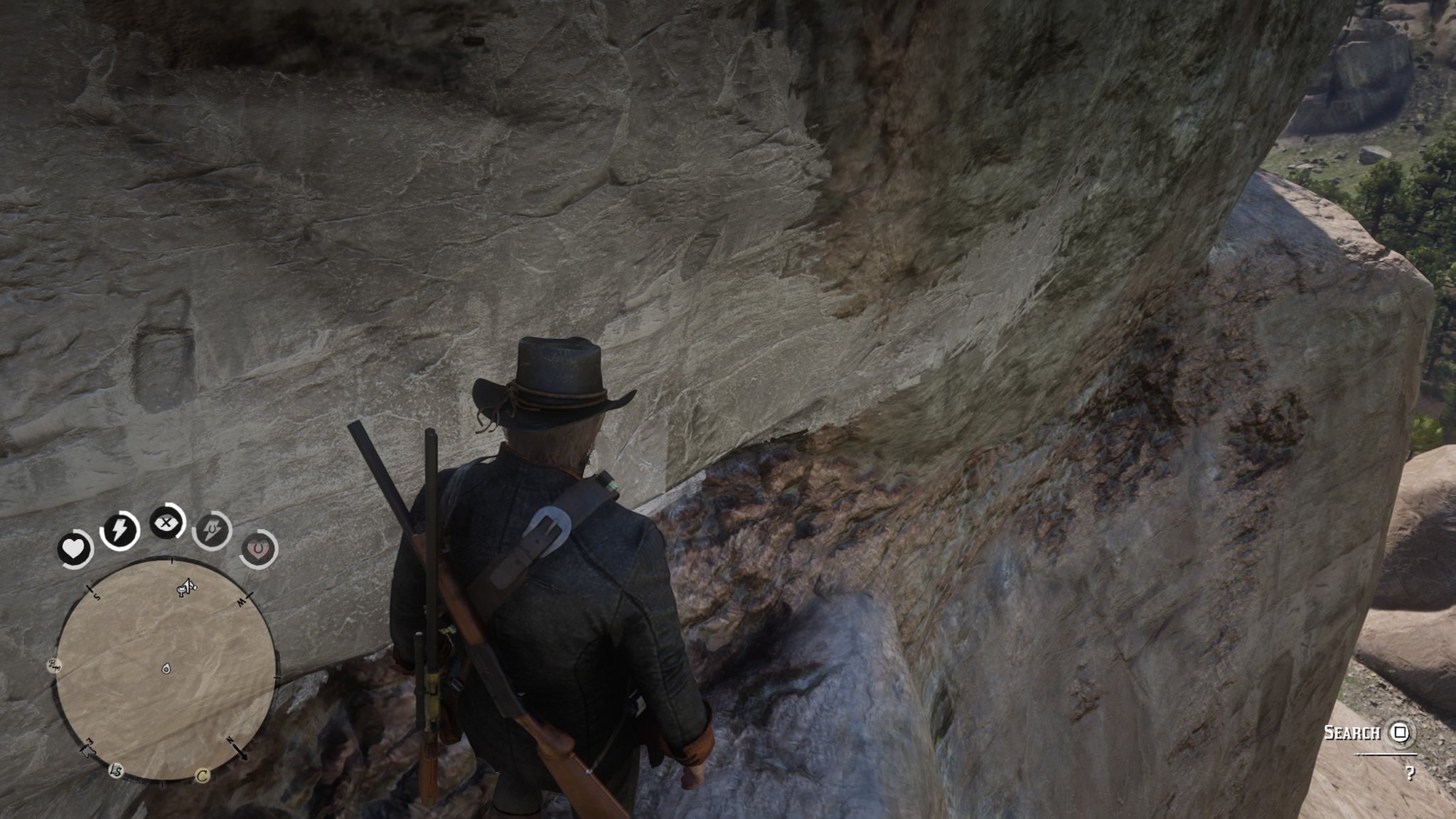Select the horse marker on the minimap
This screenshot has width=1456, height=819.
(x=186, y=587)
